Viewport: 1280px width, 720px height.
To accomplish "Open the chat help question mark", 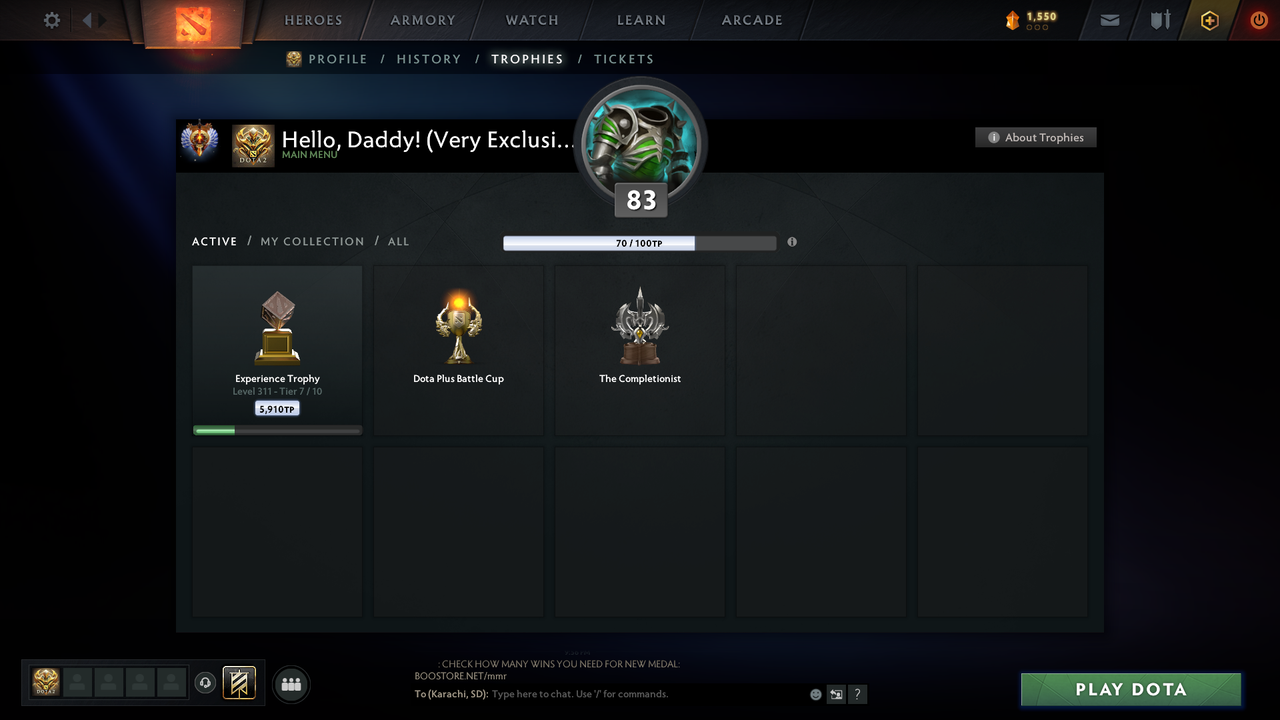I will click(x=857, y=693).
